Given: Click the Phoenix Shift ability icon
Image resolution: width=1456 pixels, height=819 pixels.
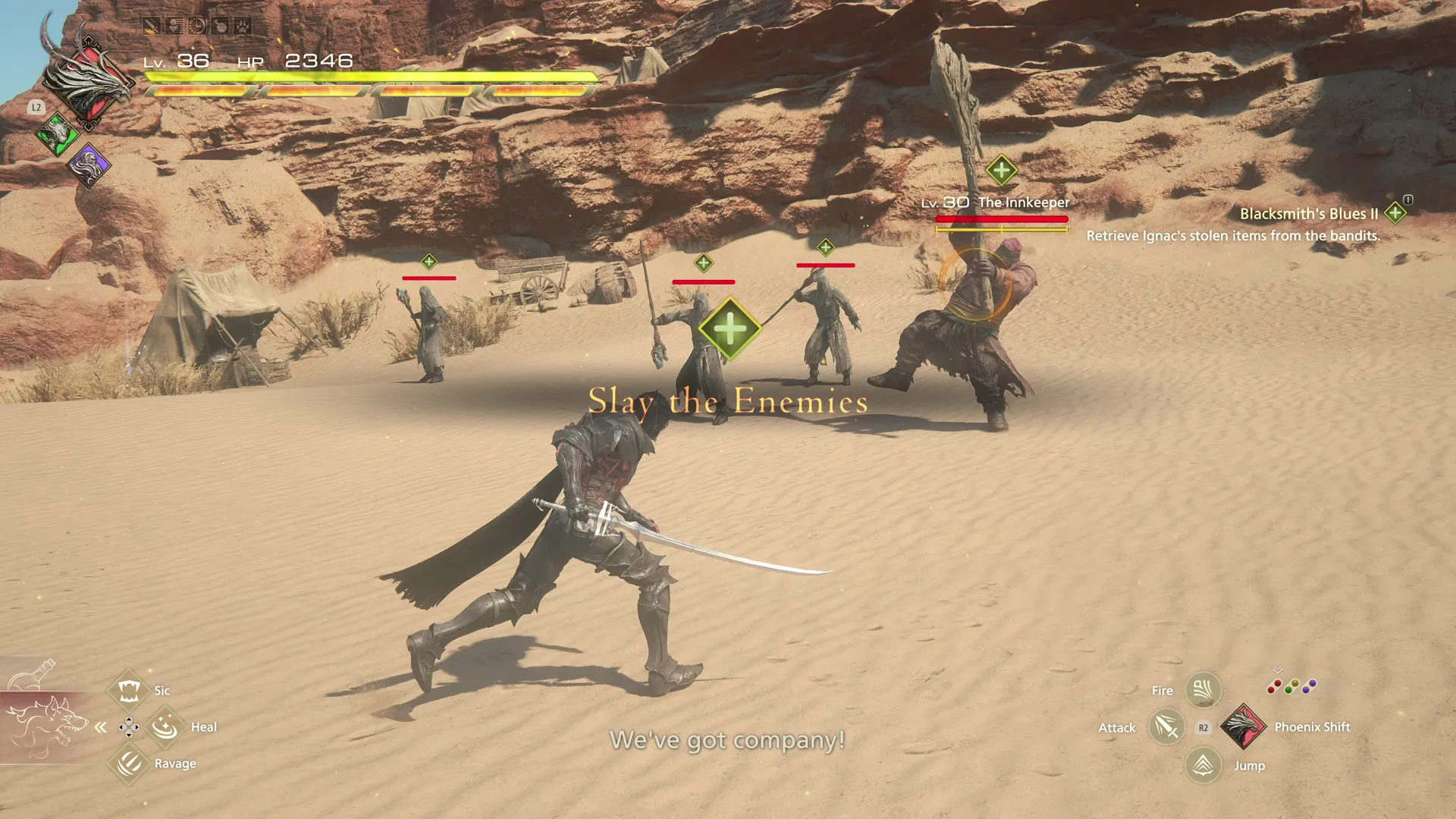Looking at the screenshot, I should point(1244,726).
